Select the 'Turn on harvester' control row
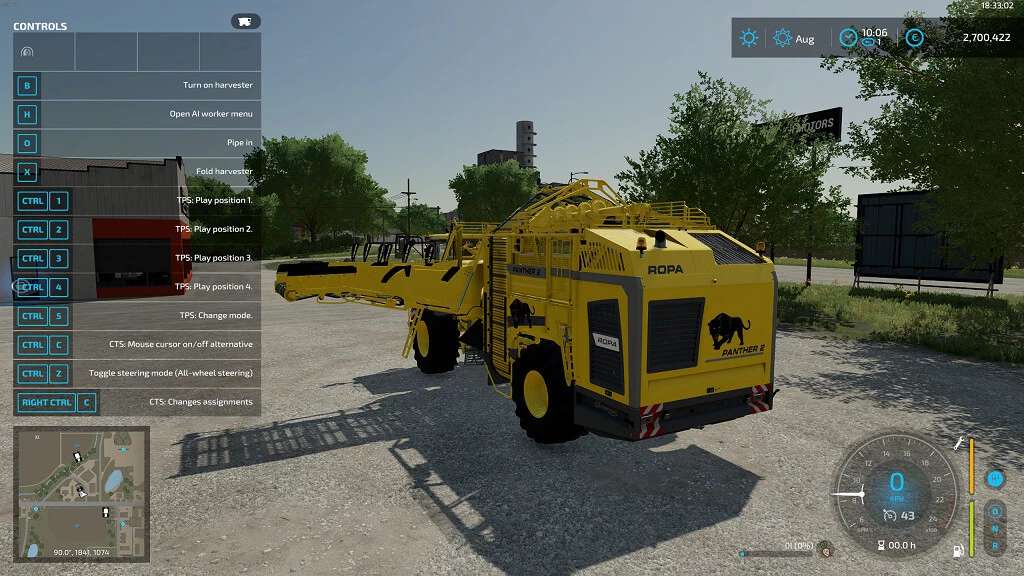1024x576 pixels. [x=137, y=86]
